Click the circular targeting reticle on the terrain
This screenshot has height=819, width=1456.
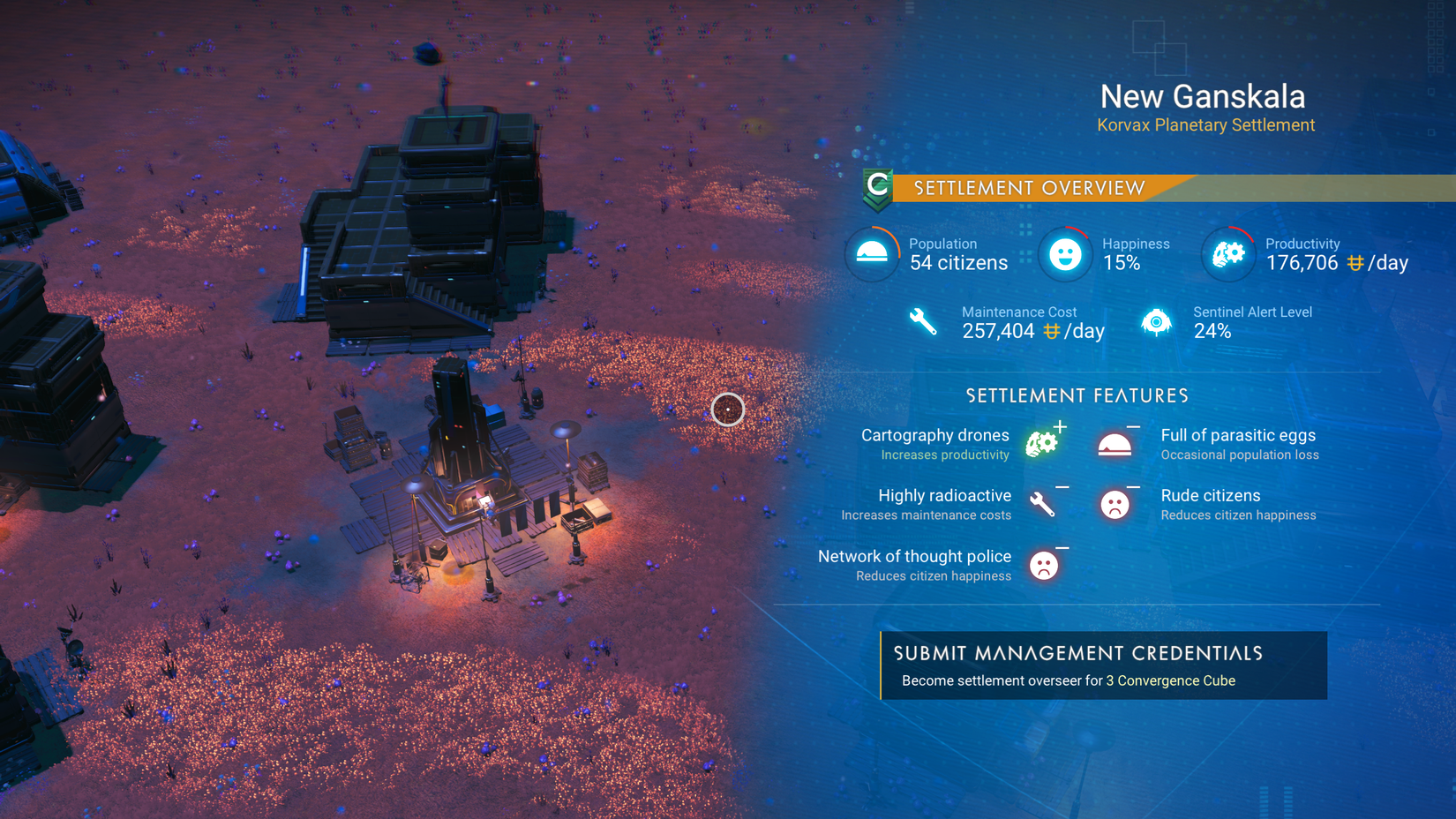click(x=727, y=409)
